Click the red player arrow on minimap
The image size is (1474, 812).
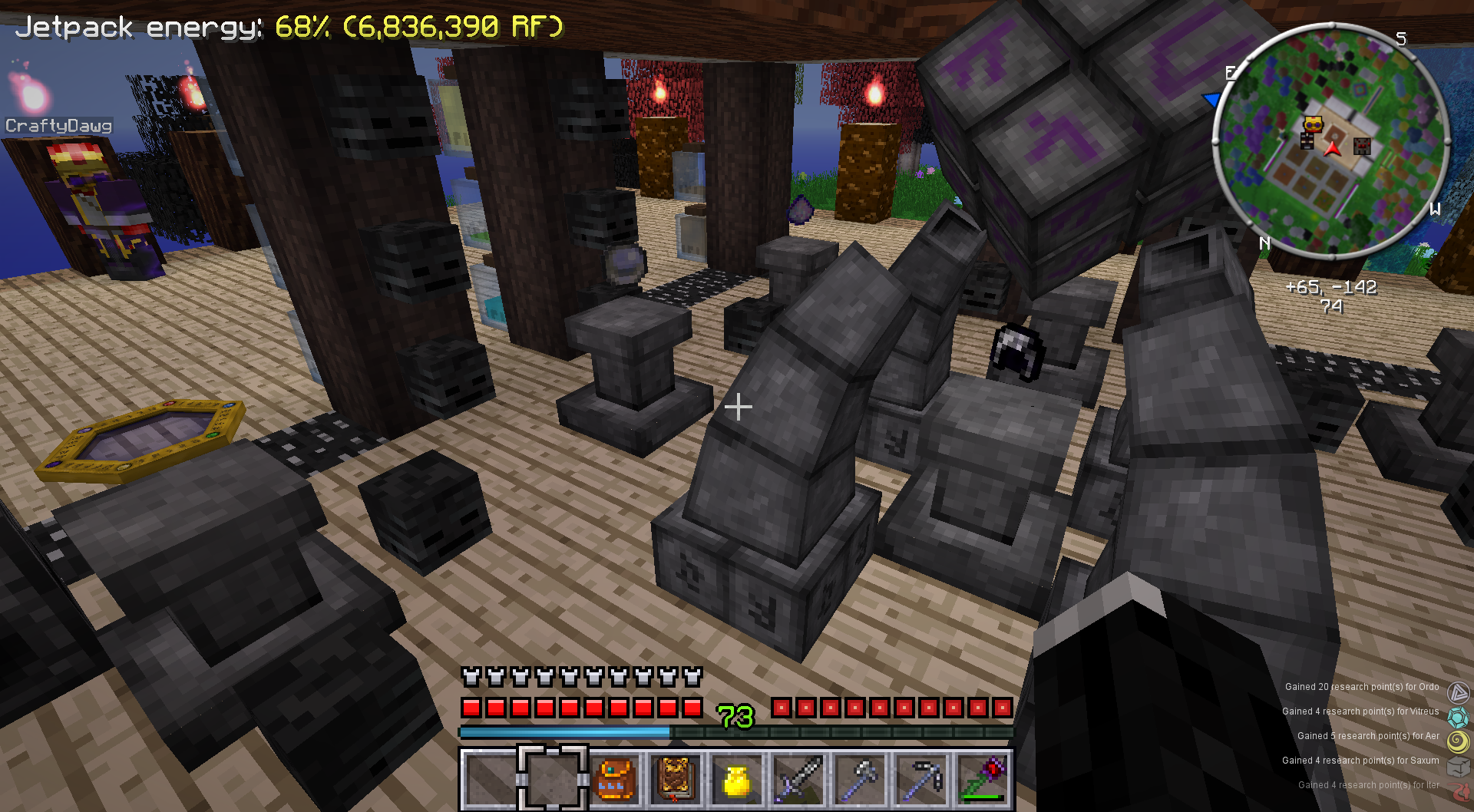[x=1334, y=148]
